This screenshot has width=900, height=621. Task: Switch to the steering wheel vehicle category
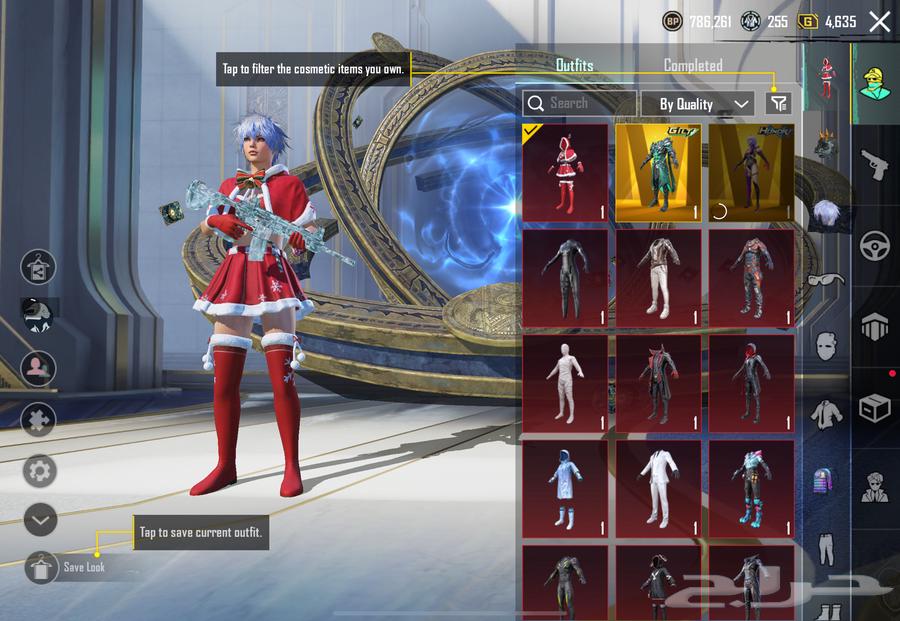tap(875, 245)
